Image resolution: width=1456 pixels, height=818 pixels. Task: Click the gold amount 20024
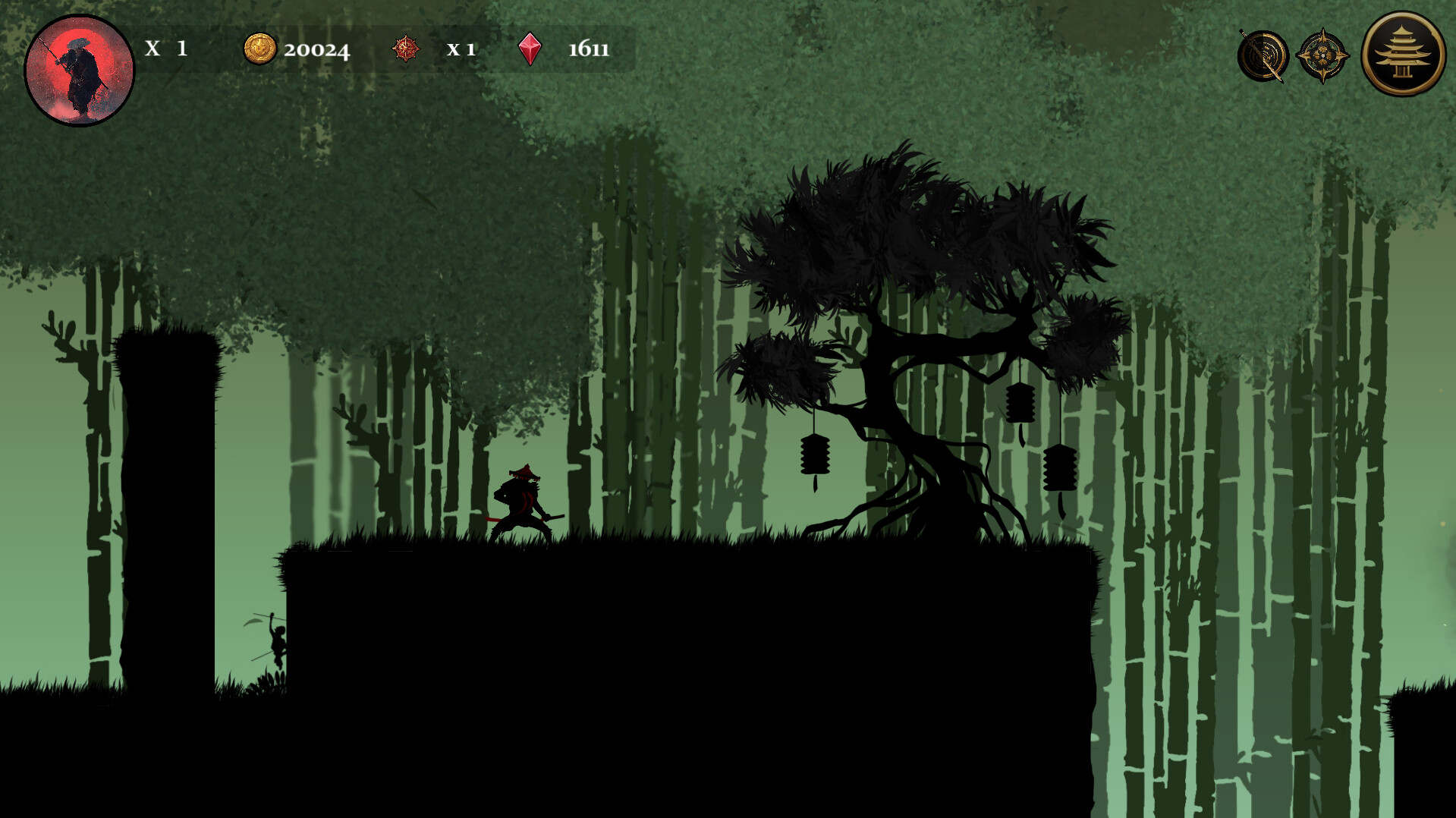(x=316, y=50)
